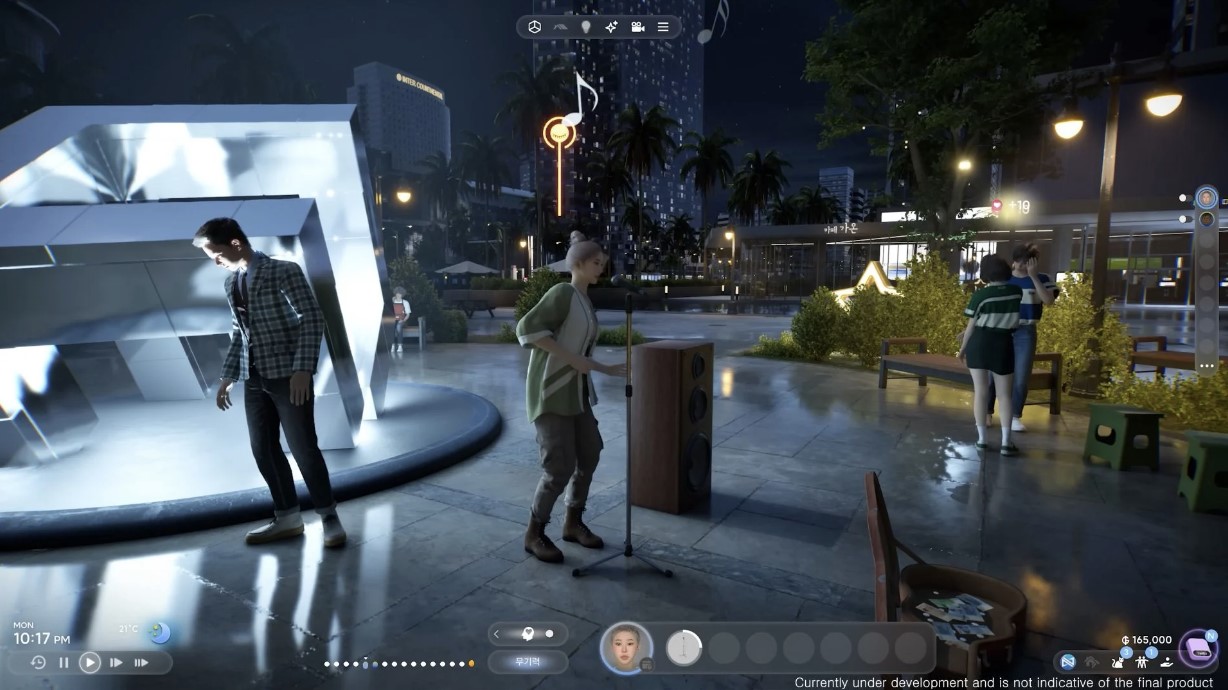Open the cat pets icon with badge 3
The image size is (1228, 690).
[x=1118, y=661]
